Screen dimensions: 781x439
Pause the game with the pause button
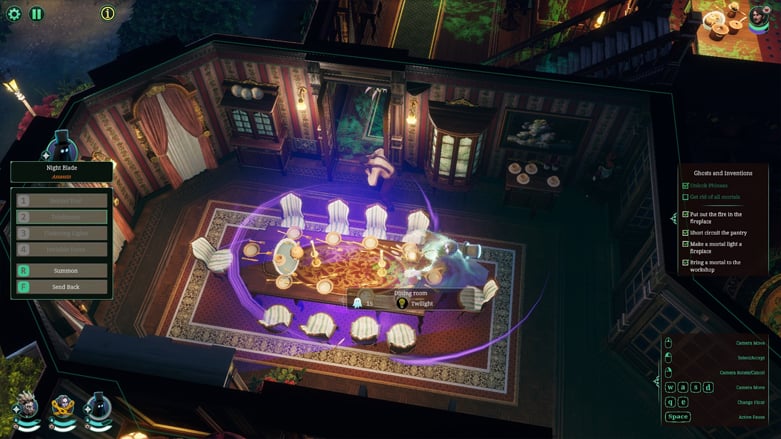(37, 14)
